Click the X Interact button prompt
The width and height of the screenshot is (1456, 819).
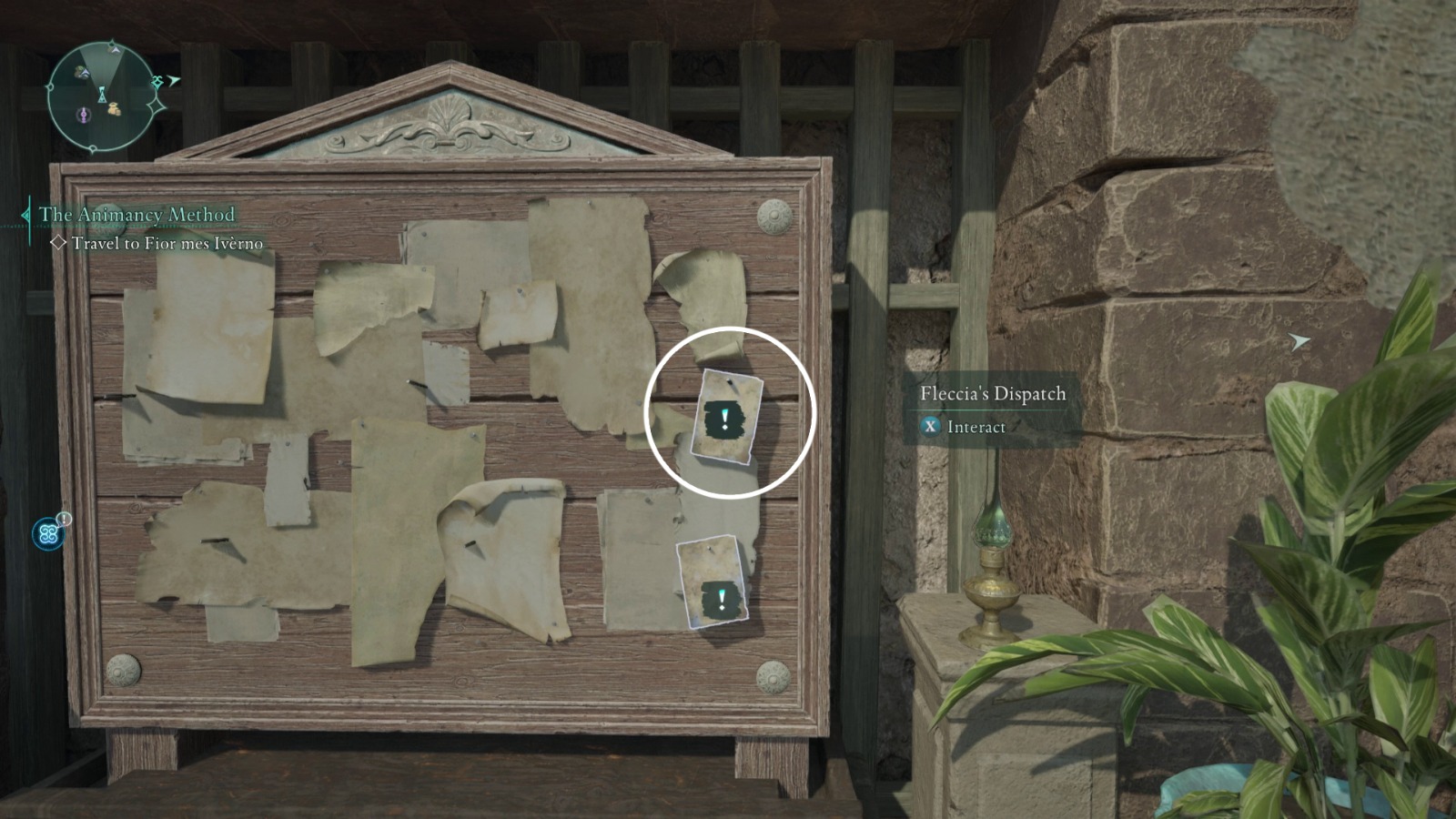point(930,425)
